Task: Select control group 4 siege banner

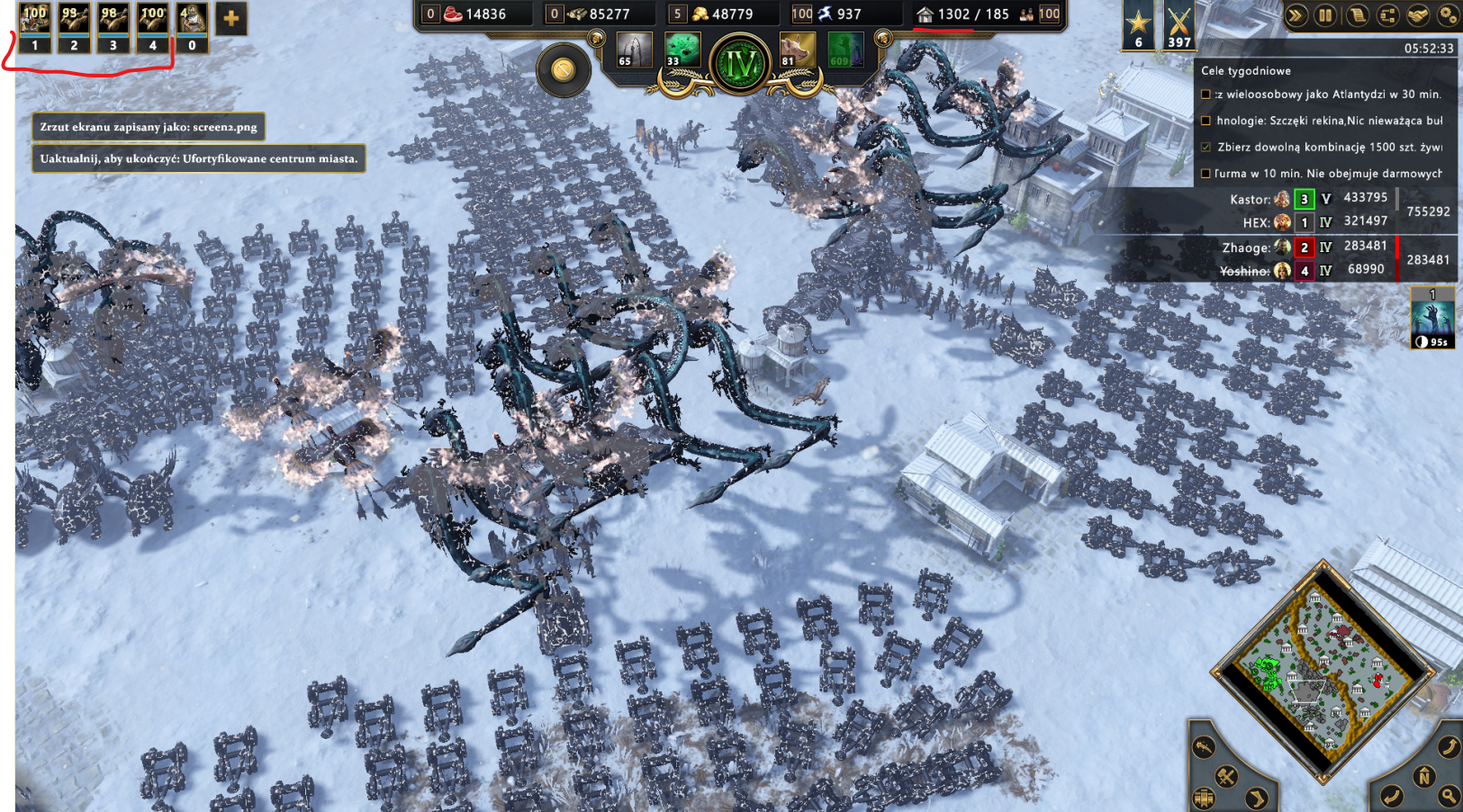Action: click(152, 27)
